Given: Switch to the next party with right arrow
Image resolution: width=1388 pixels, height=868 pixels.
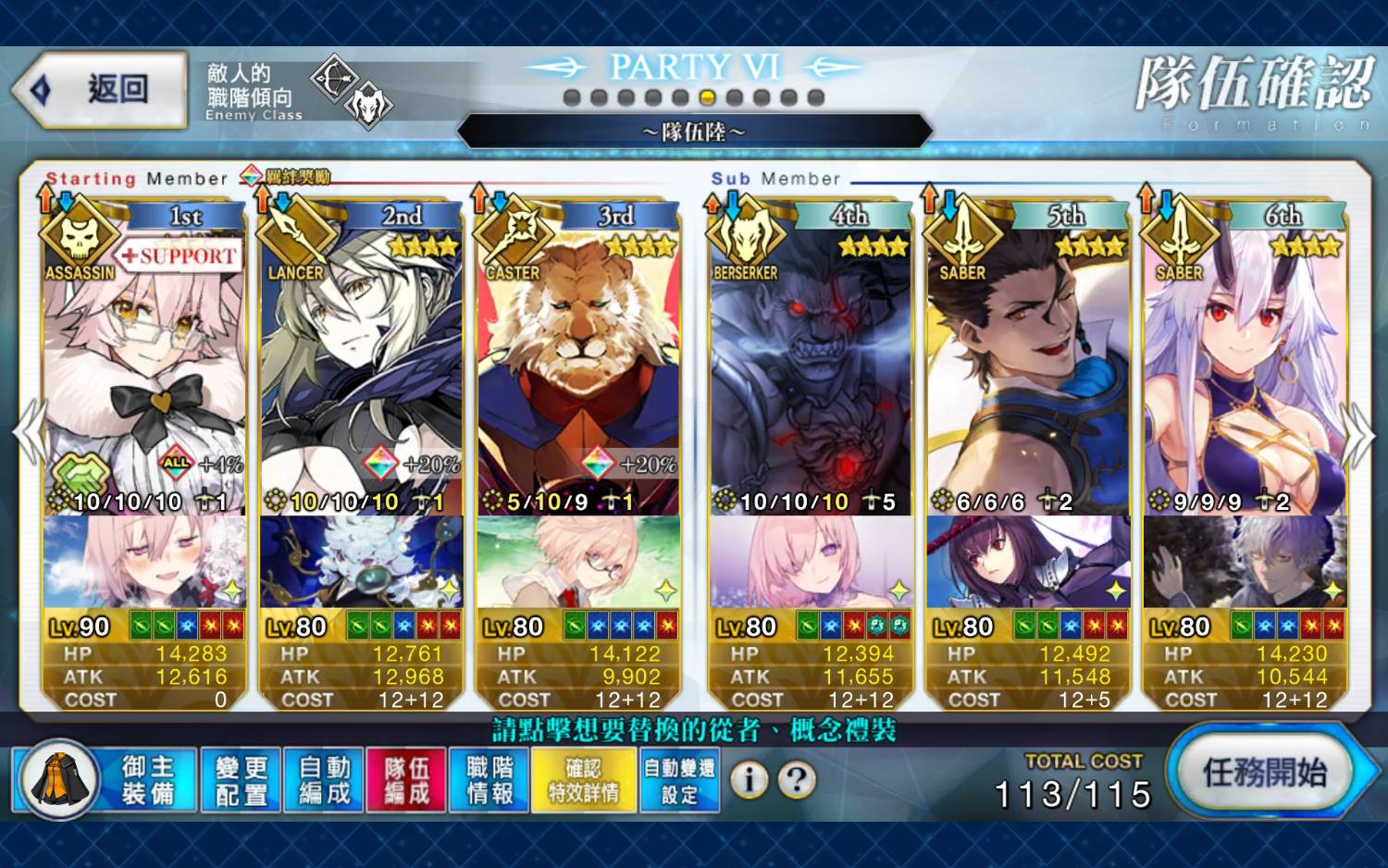Looking at the screenshot, I should (1358, 435).
